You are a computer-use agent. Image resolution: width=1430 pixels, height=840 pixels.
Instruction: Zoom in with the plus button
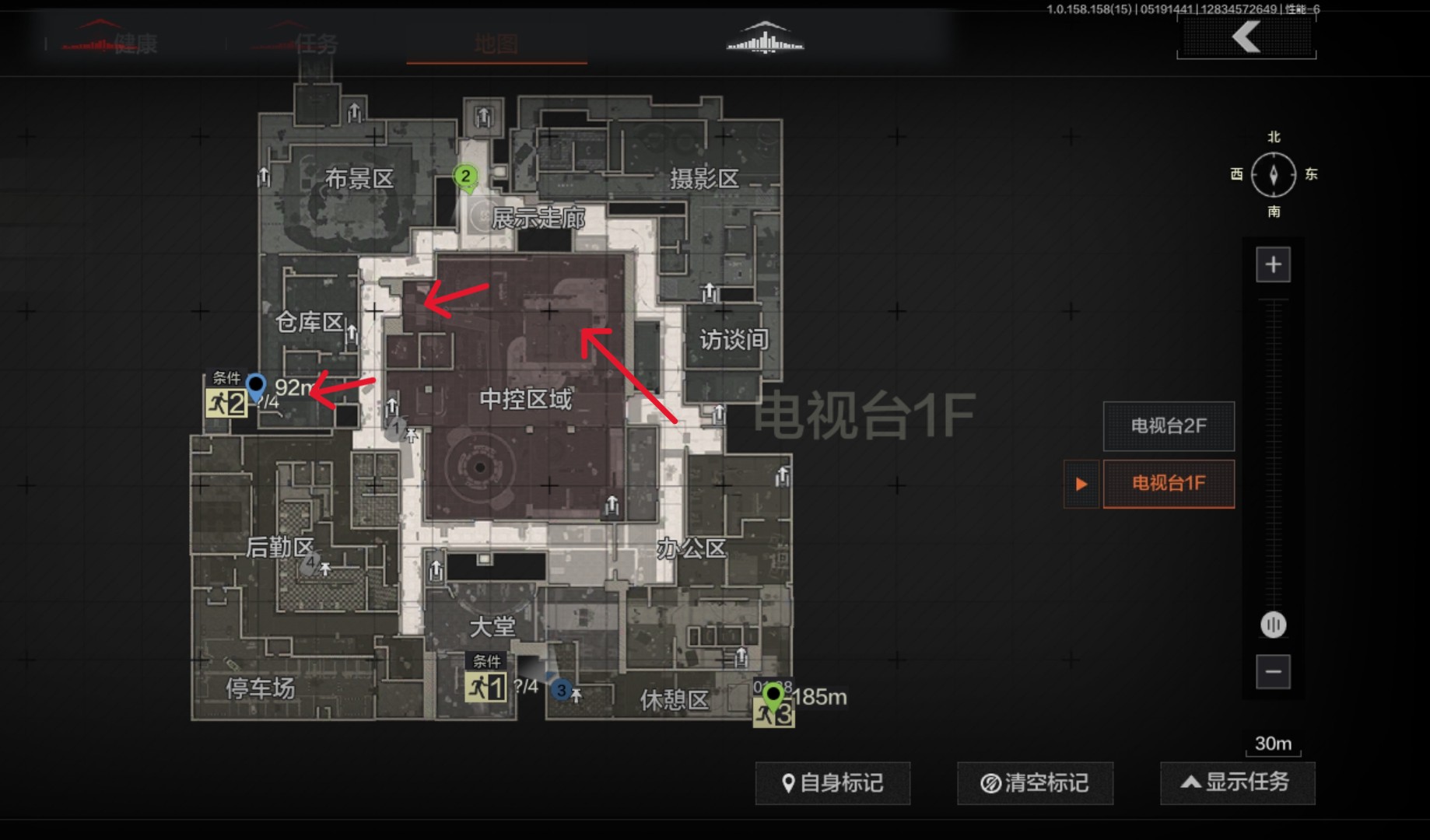pyautogui.click(x=1273, y=264)
